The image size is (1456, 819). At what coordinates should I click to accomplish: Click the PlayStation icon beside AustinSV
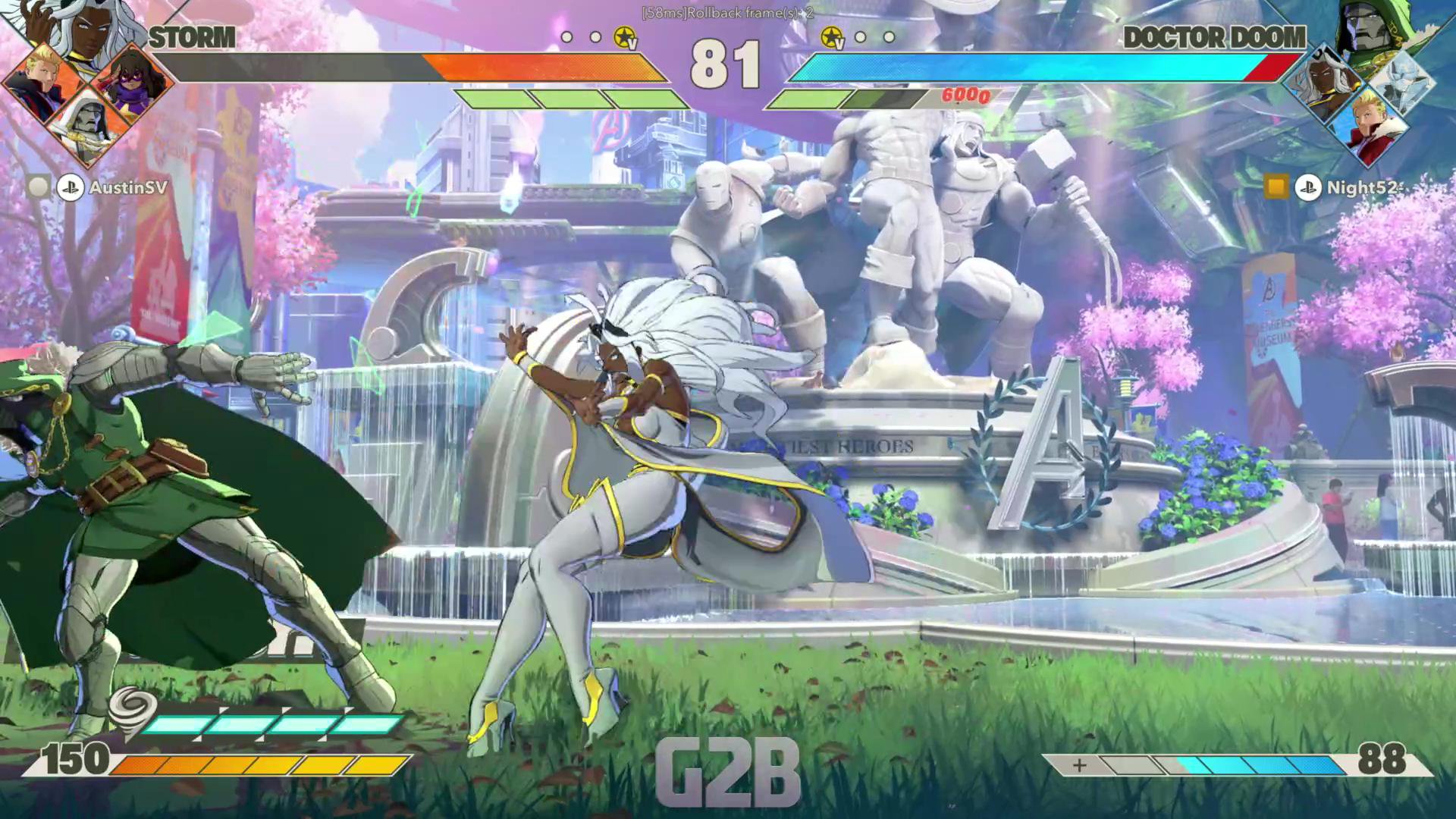tap(70, 187)
